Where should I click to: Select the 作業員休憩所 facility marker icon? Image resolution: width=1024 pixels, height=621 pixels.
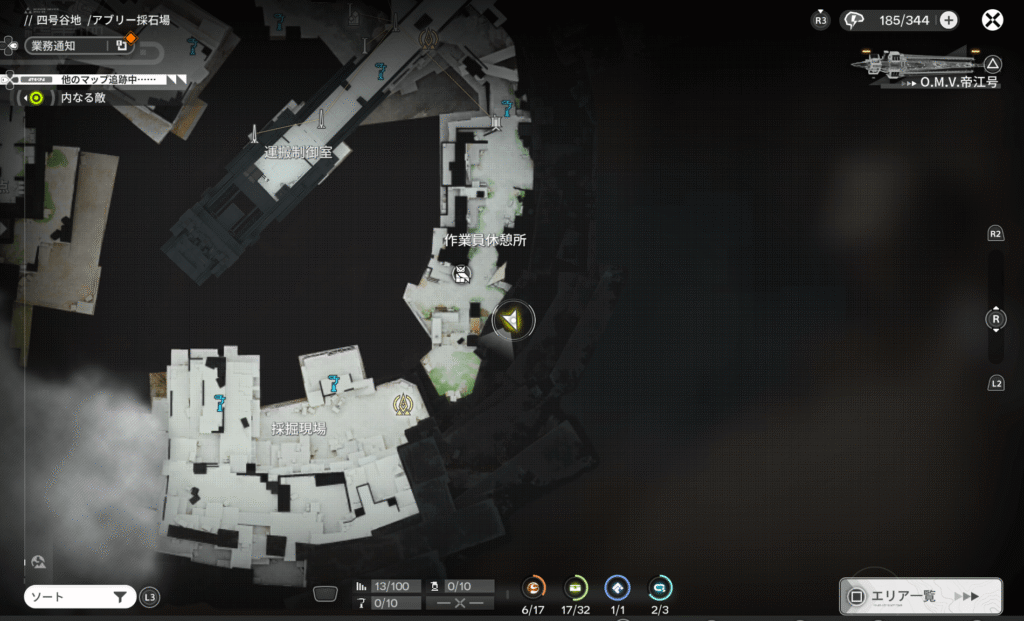click(461, 275)
